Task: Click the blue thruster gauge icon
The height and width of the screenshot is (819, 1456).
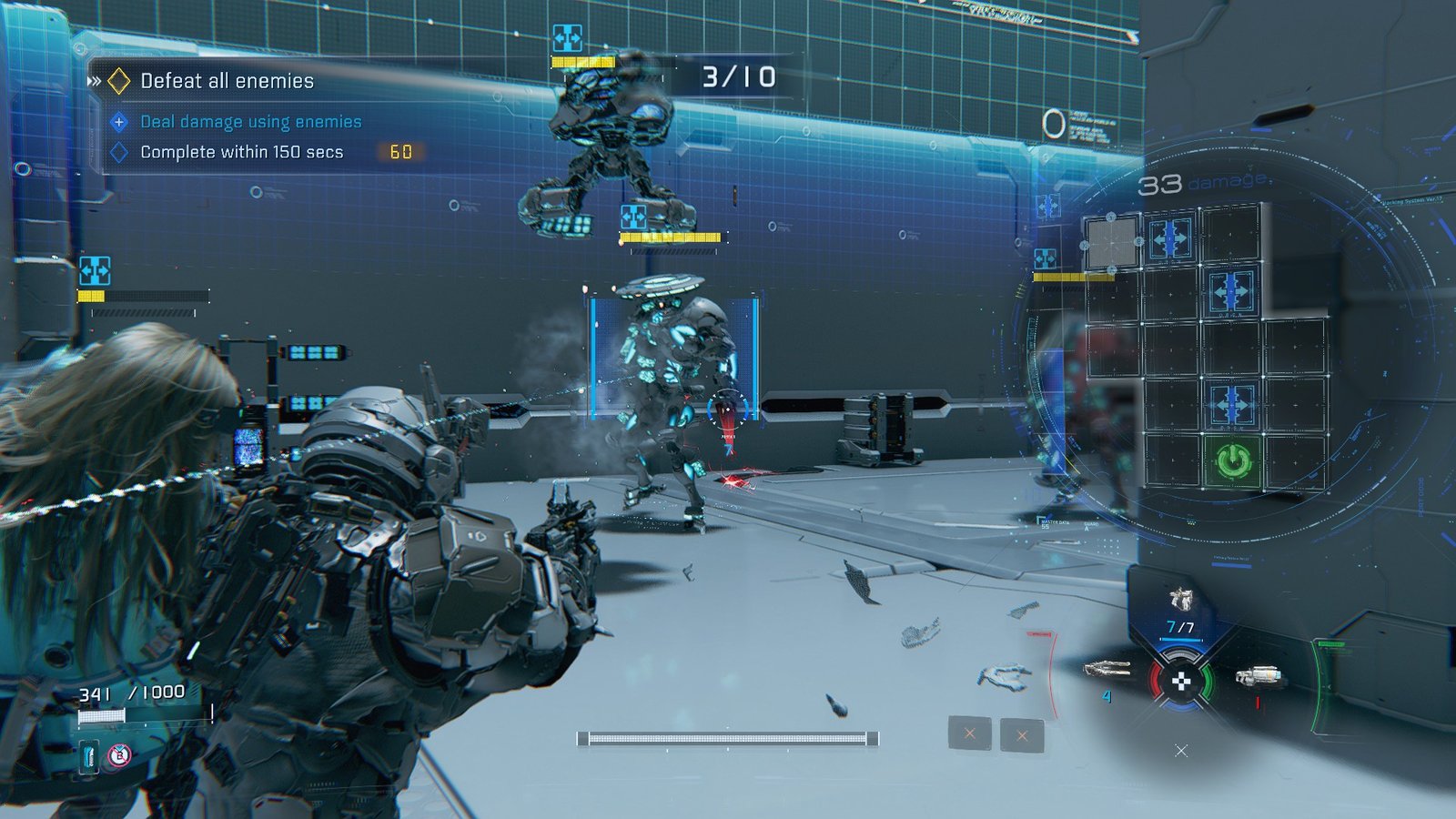Action: tap(89, 755)
